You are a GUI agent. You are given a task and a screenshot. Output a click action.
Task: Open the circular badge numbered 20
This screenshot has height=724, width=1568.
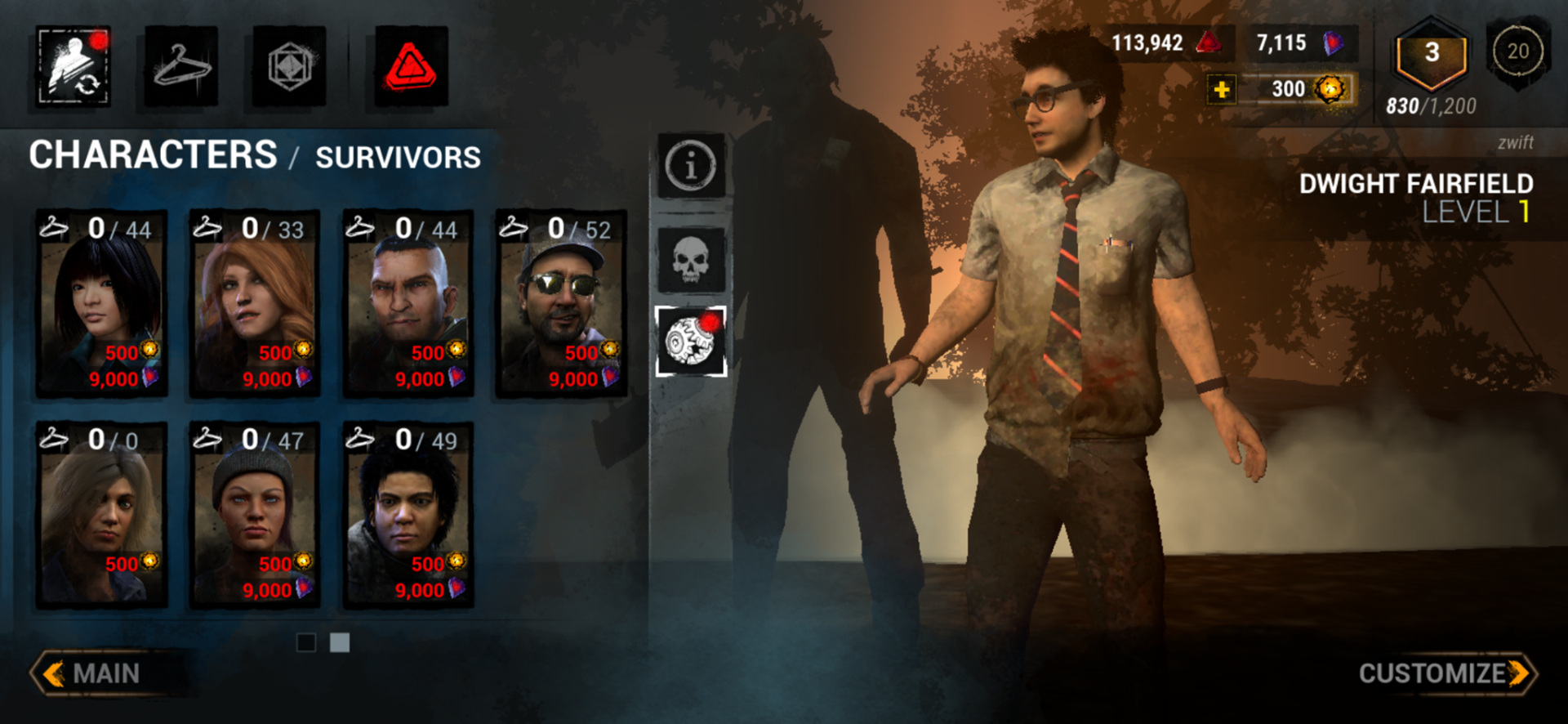(x=1517, y=51)
